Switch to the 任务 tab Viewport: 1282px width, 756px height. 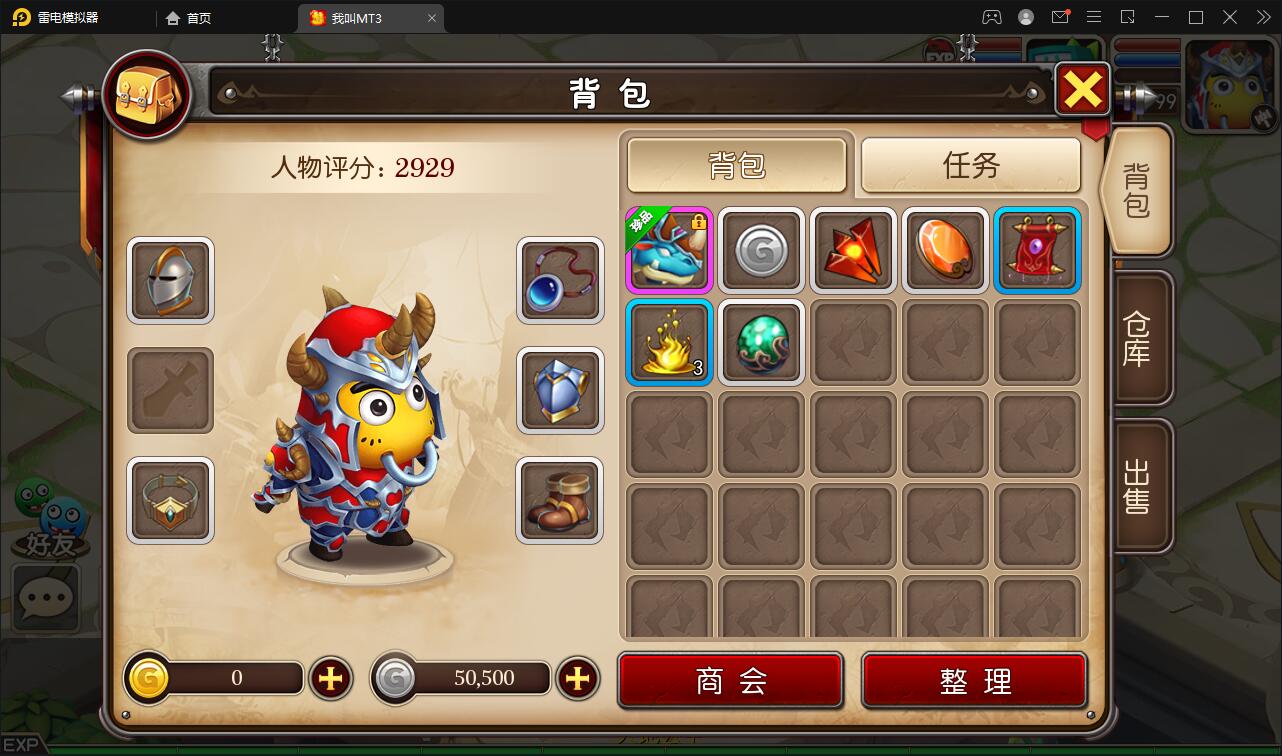pyautogui.click(x=969, y=166)
